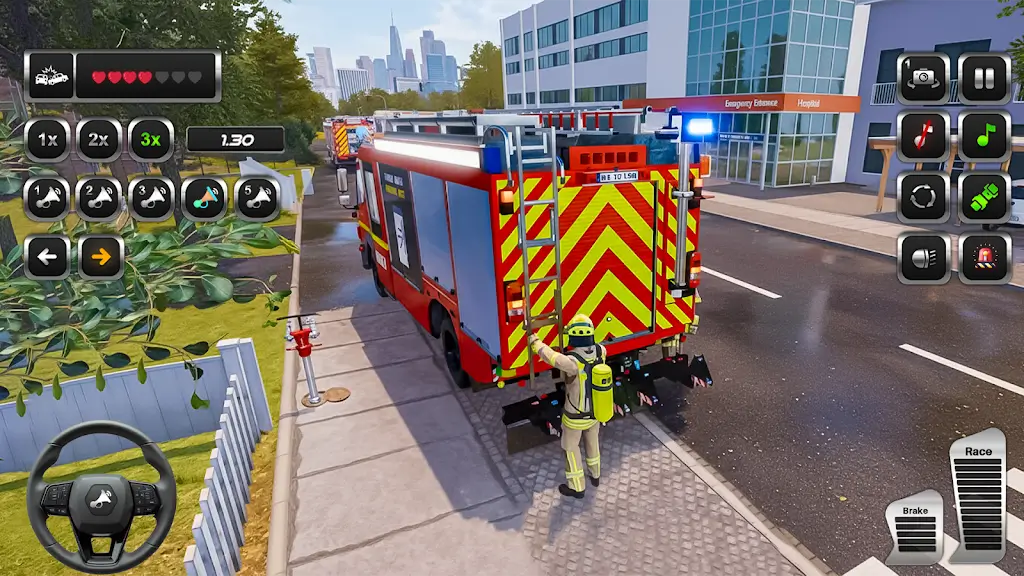
Task: Hit the Race accelerator pedal
Action: click(x=977, y=497)
